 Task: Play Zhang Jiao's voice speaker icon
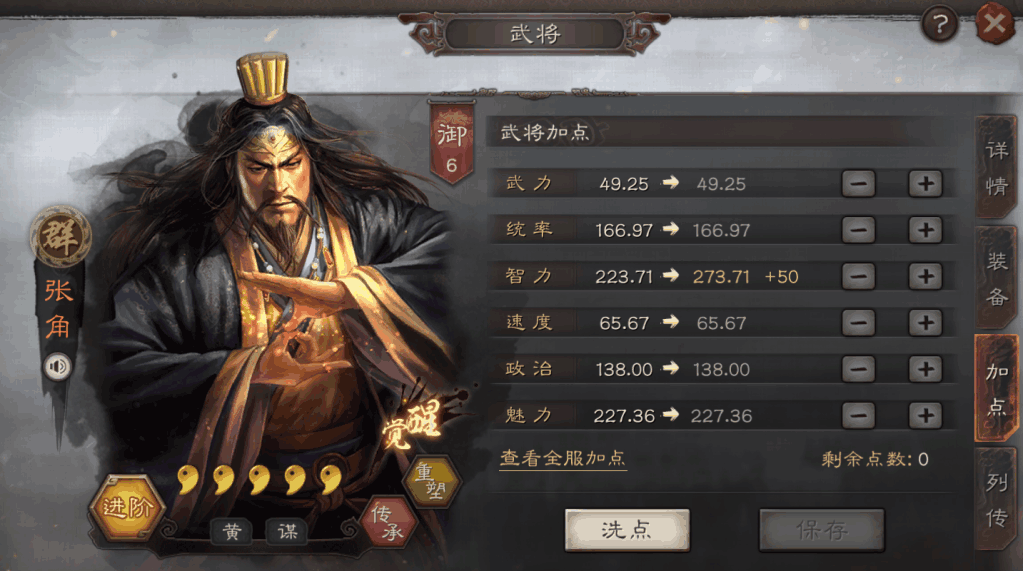(x=58, y=367)
